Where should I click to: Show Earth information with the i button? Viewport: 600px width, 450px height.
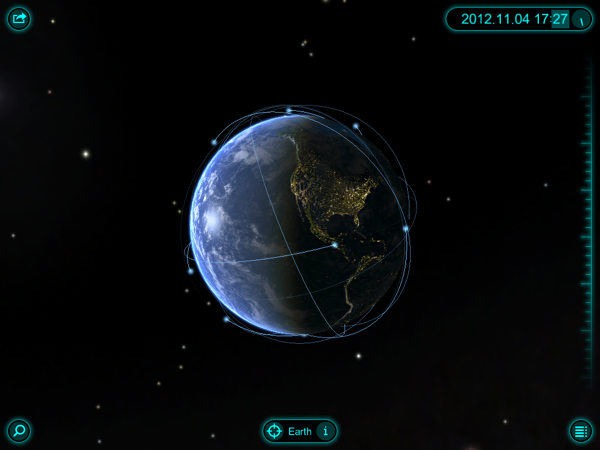[324, 431]
